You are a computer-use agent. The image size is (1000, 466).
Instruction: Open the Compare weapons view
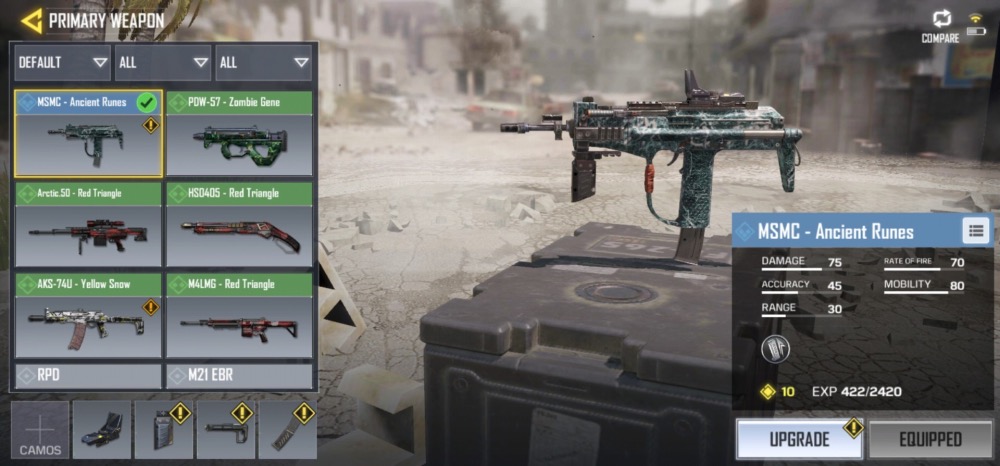(x=940, y=25)
